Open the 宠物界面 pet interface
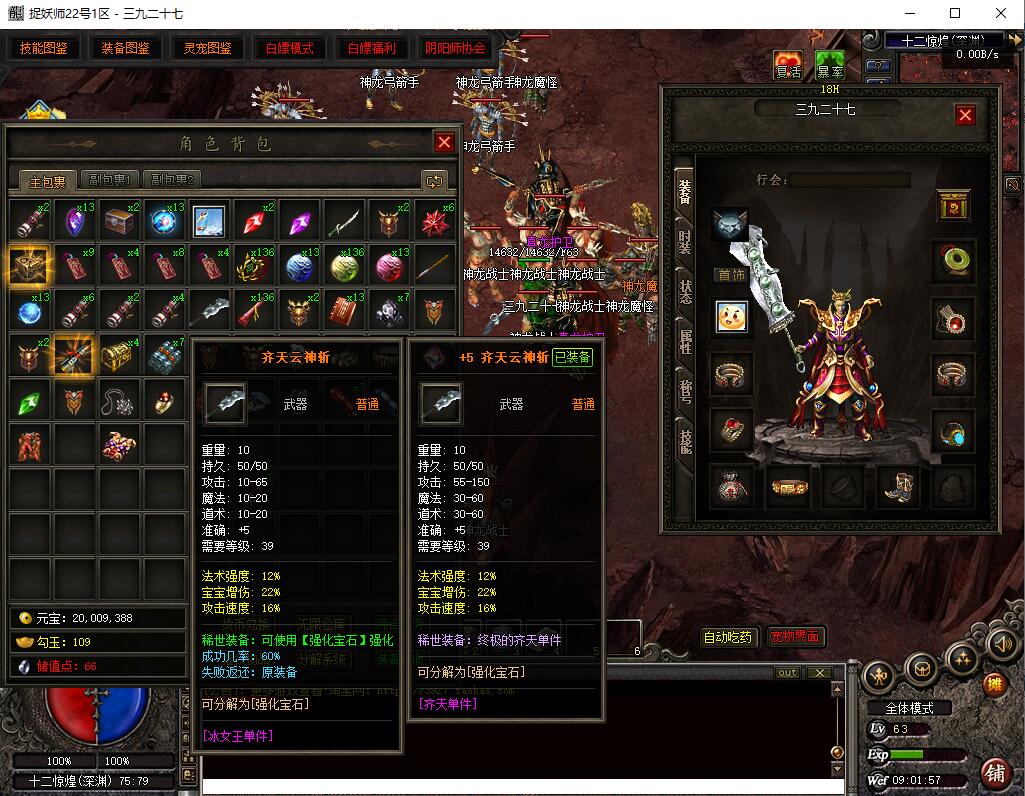This screenshot has width=1025, height=796. [x=796, y=637]
